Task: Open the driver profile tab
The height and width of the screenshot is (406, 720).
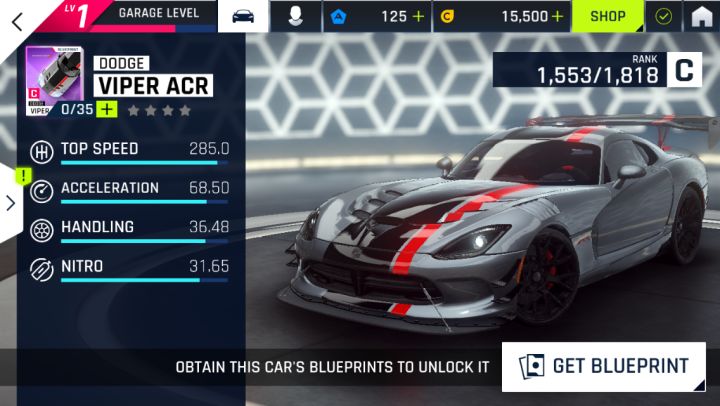Action: pyautogui.click(x=297, y=17)
